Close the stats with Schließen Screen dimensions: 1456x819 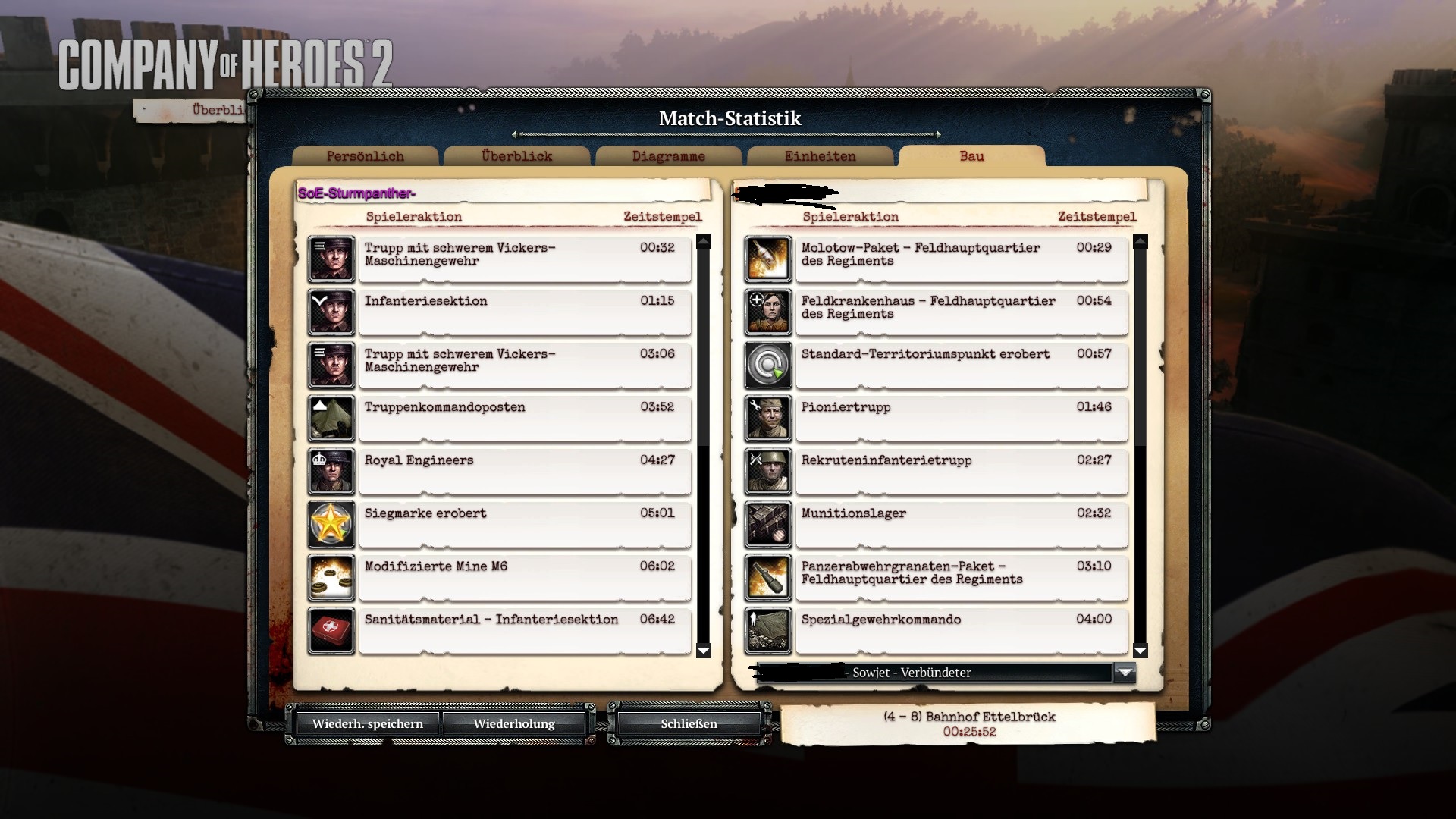(x=689, y=723)
